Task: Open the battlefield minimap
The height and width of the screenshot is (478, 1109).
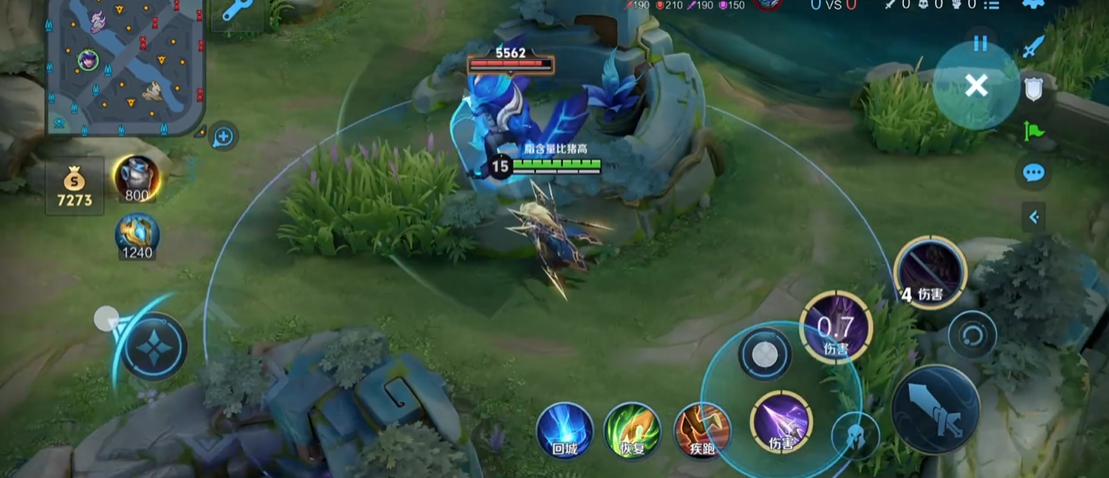Action: pos(124,66)
